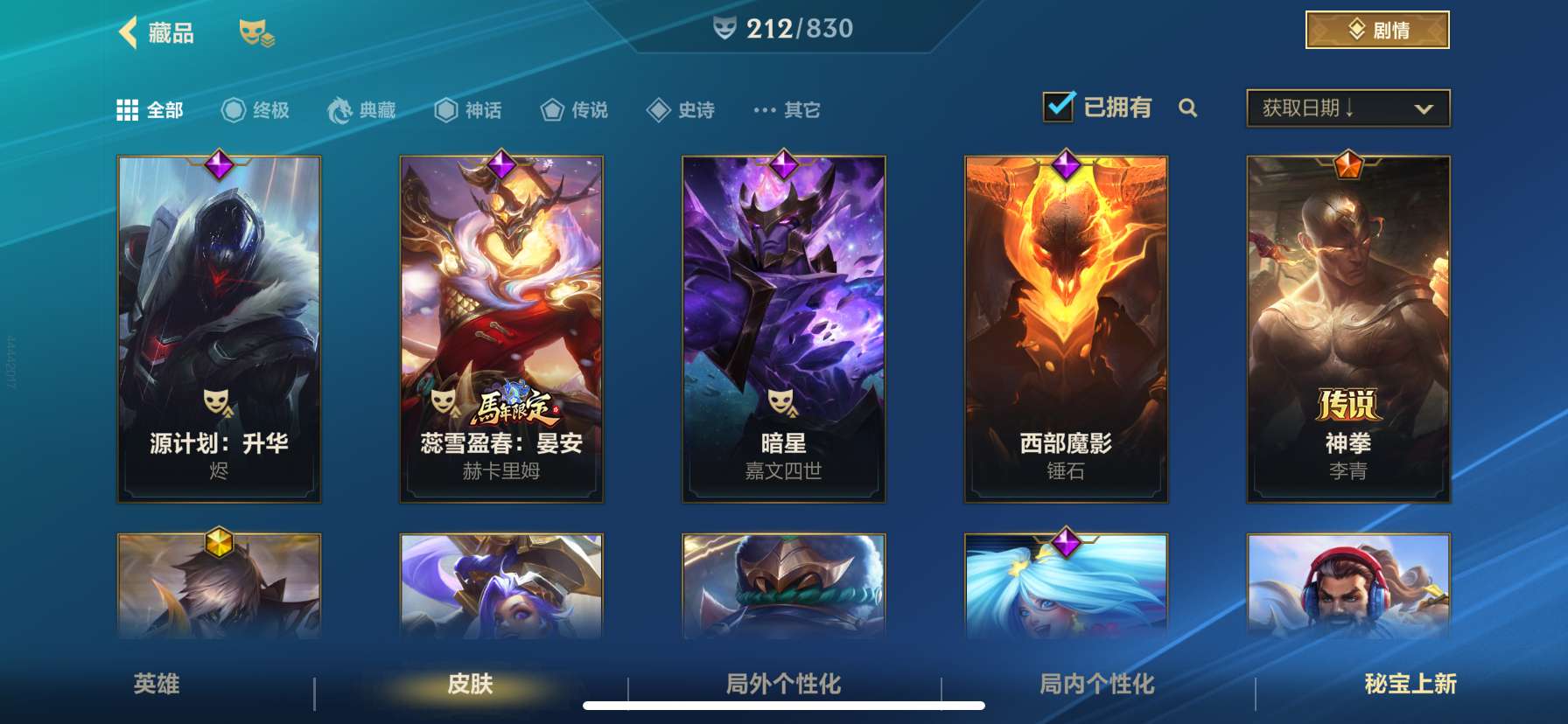
Task: Open the search with the magnifier icon
Action: [x=1188, y=108]
